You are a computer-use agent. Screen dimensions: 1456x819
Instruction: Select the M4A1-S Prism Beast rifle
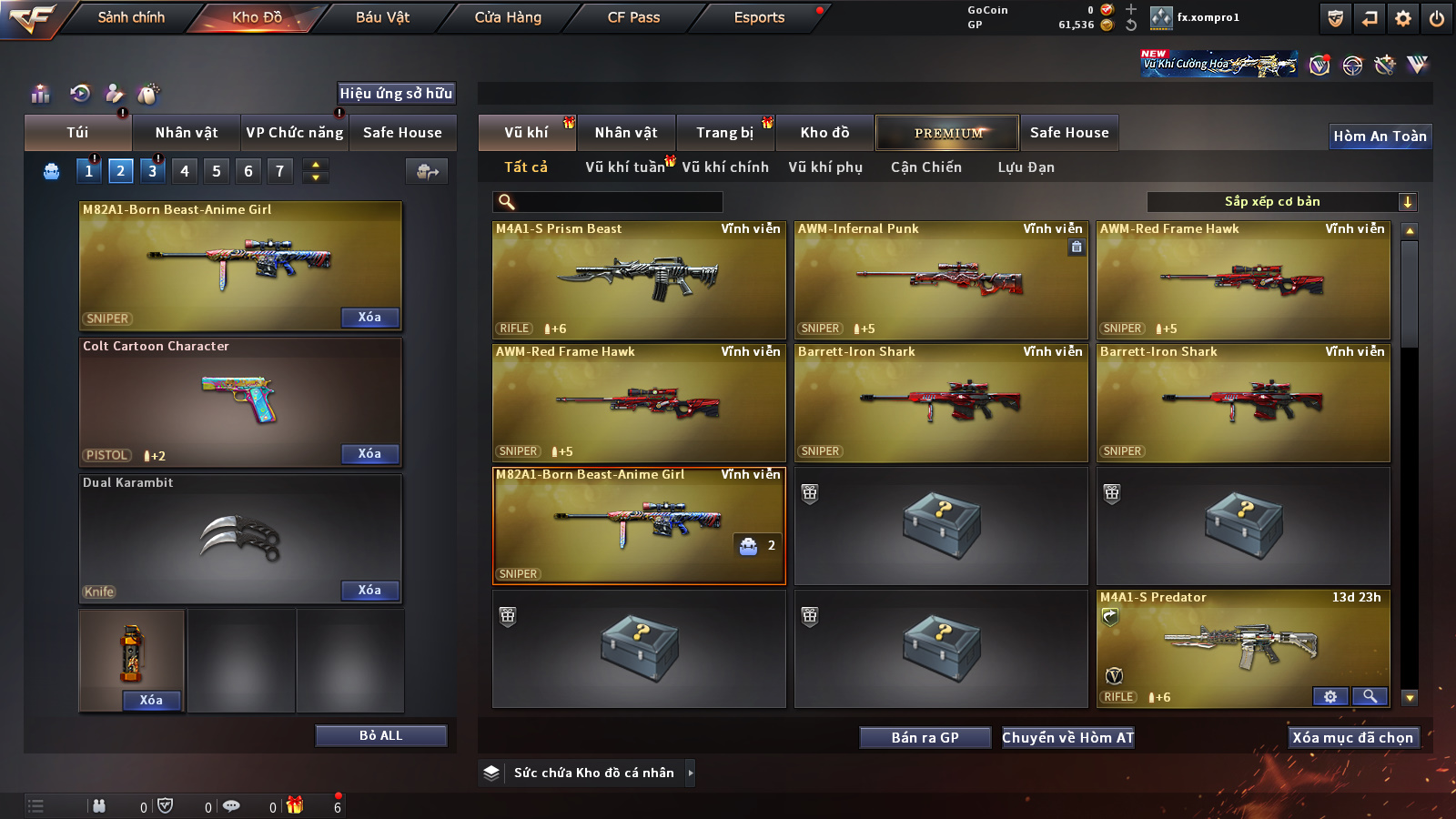(x=639, y=280)
